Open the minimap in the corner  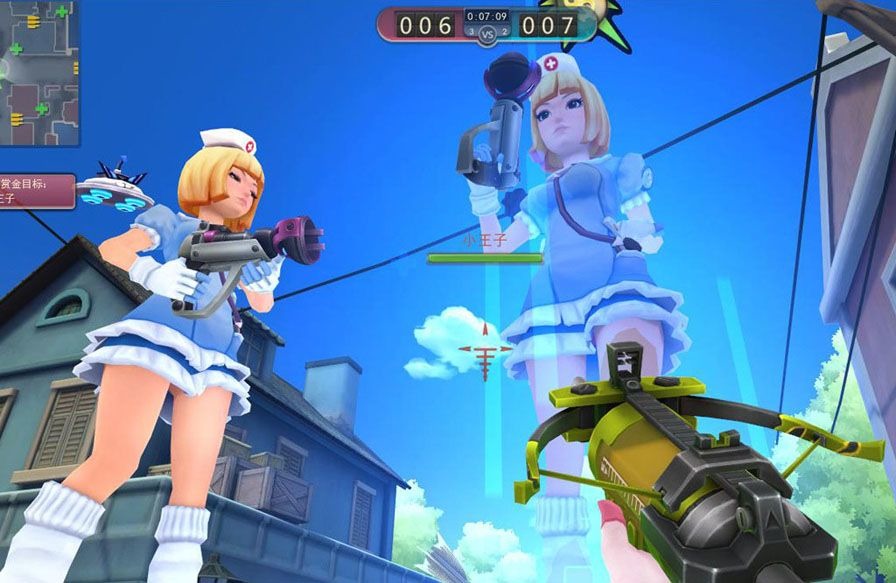(38, 72)
